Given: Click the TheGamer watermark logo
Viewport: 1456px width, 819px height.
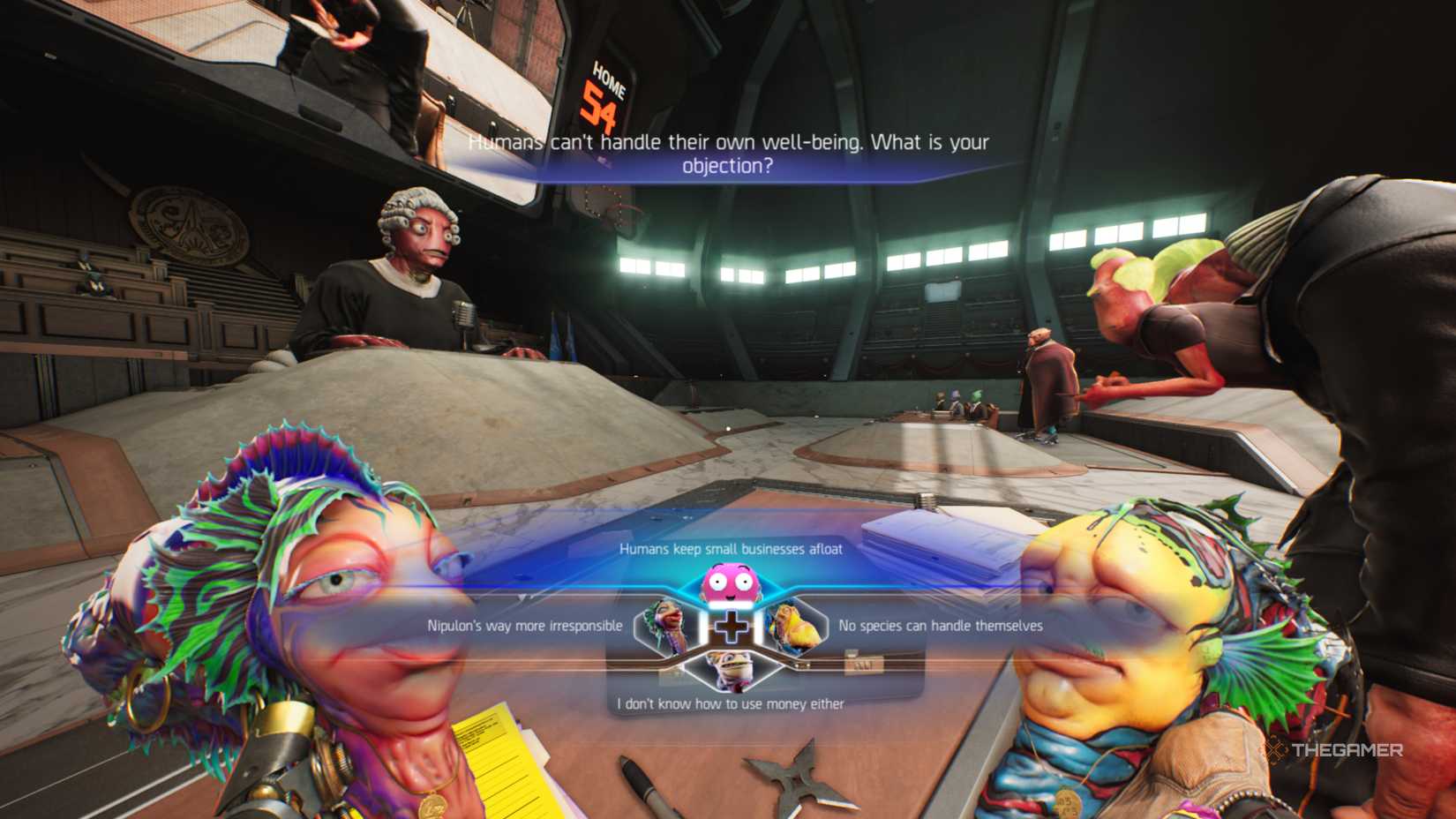Looking at the screenshot, I should coord(1332,750).
